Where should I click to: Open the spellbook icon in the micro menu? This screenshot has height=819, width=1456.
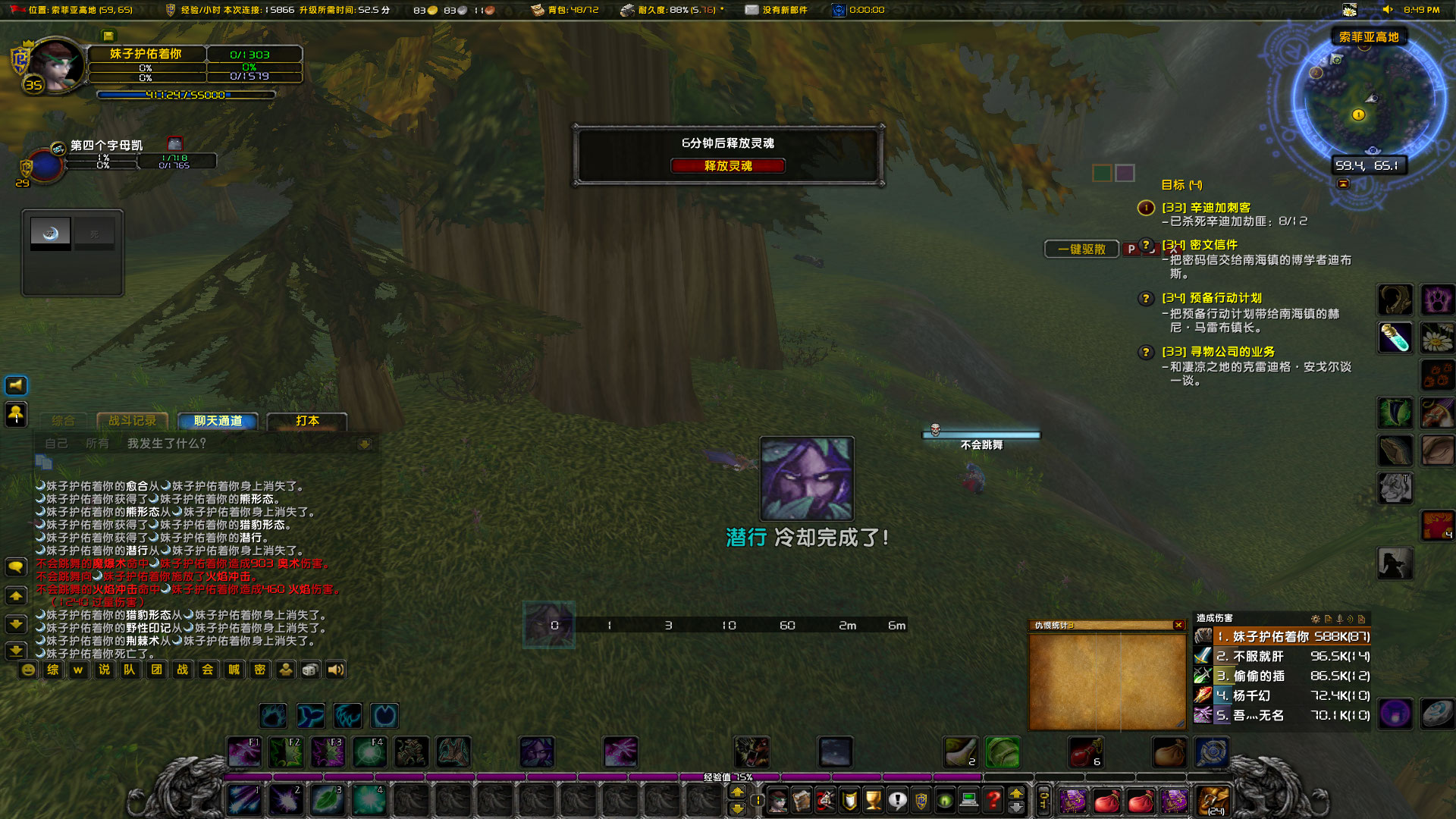(x=802, y=800)
